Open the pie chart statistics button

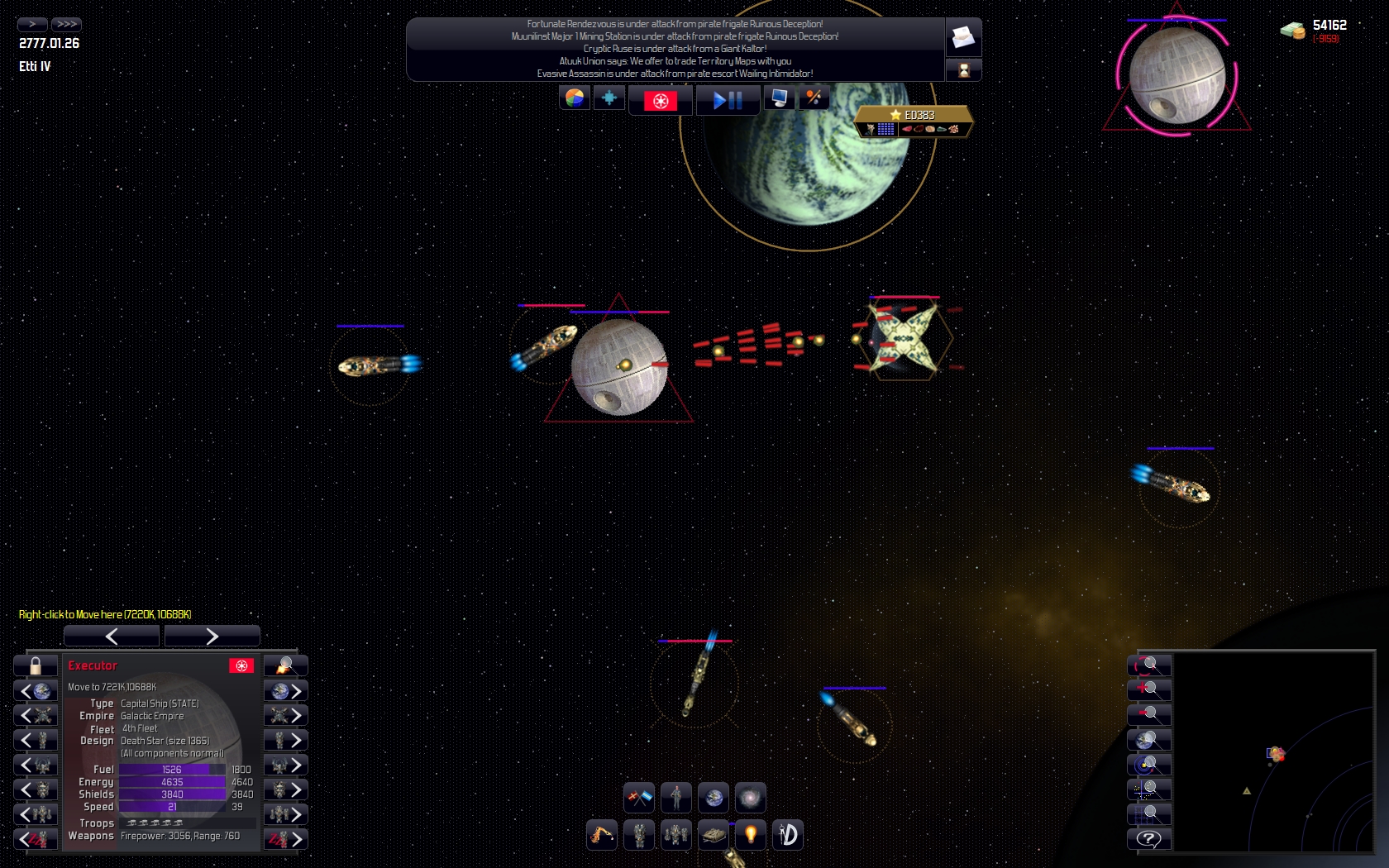point(575,98)
